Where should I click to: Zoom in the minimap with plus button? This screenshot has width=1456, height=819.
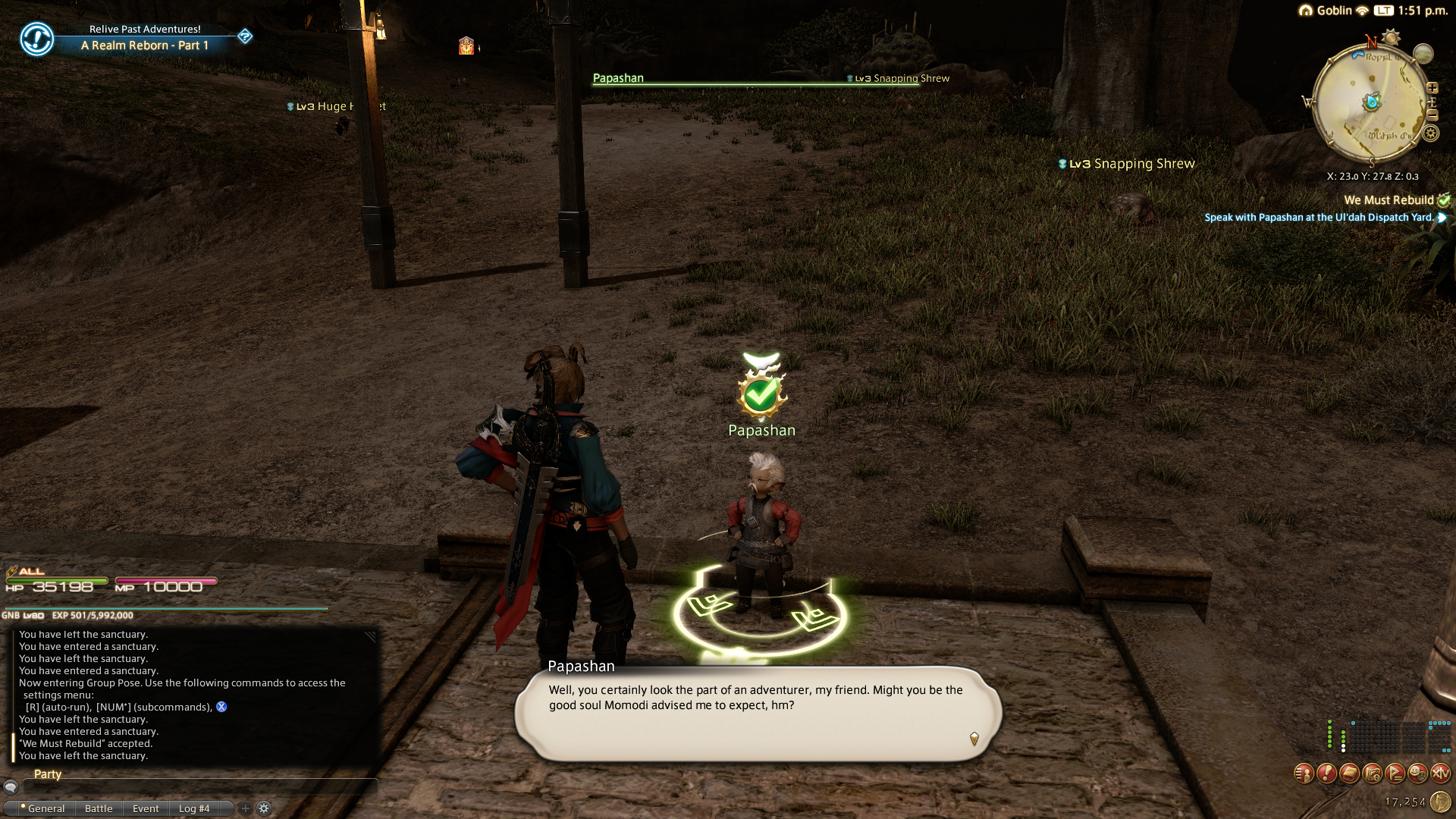(x=1432, y=88)
